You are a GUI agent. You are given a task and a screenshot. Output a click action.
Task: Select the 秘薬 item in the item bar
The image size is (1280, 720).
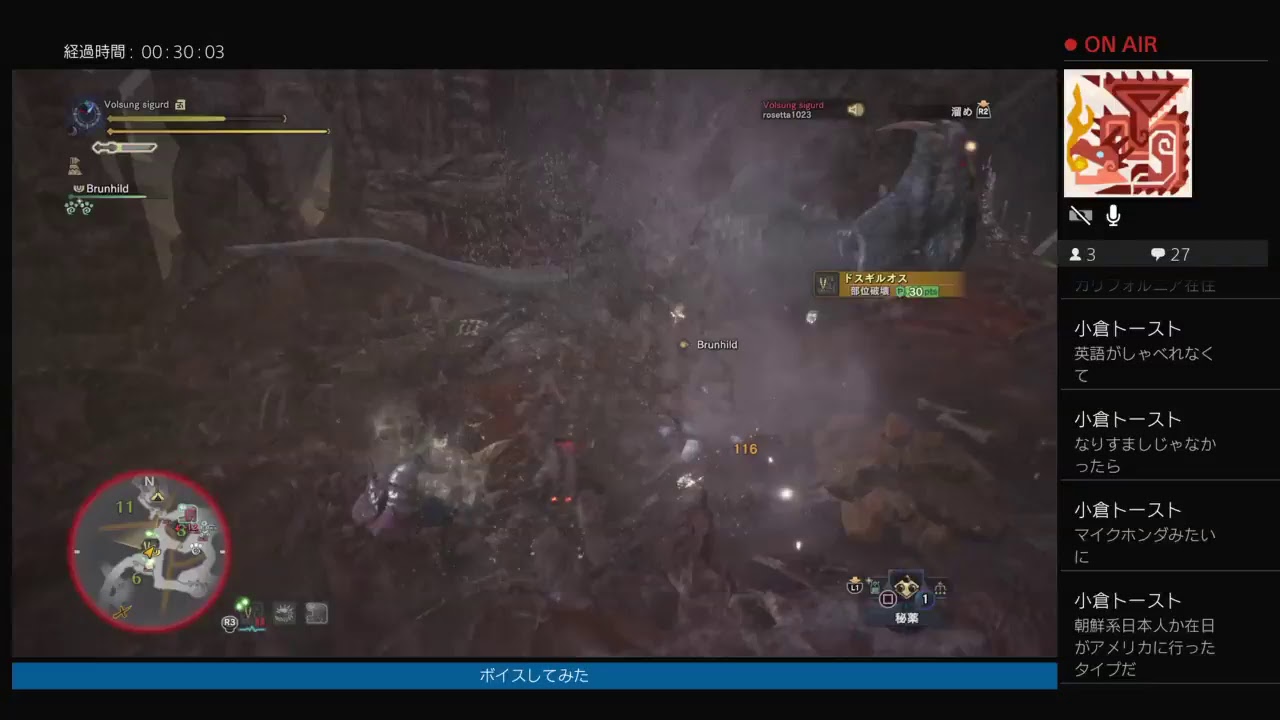[907, 587]
